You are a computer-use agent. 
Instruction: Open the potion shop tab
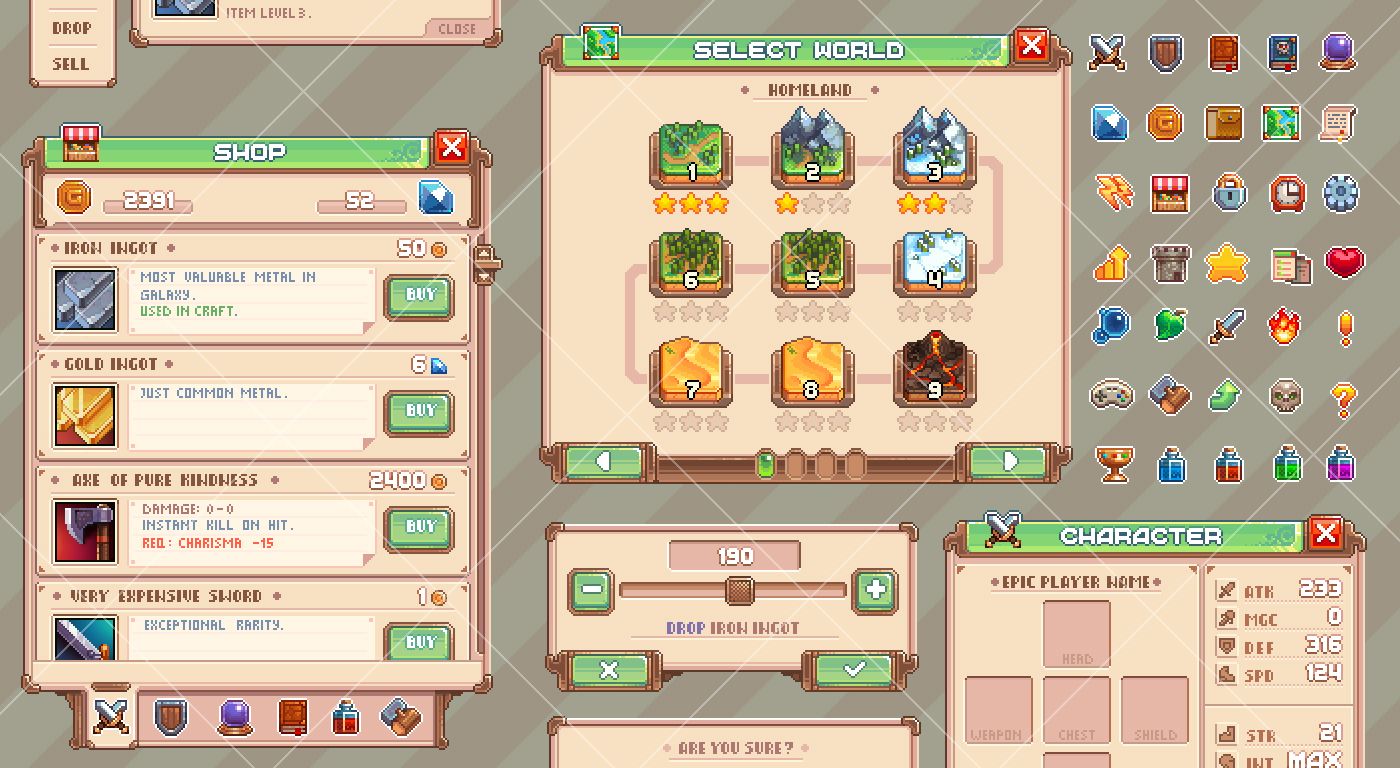345,717
